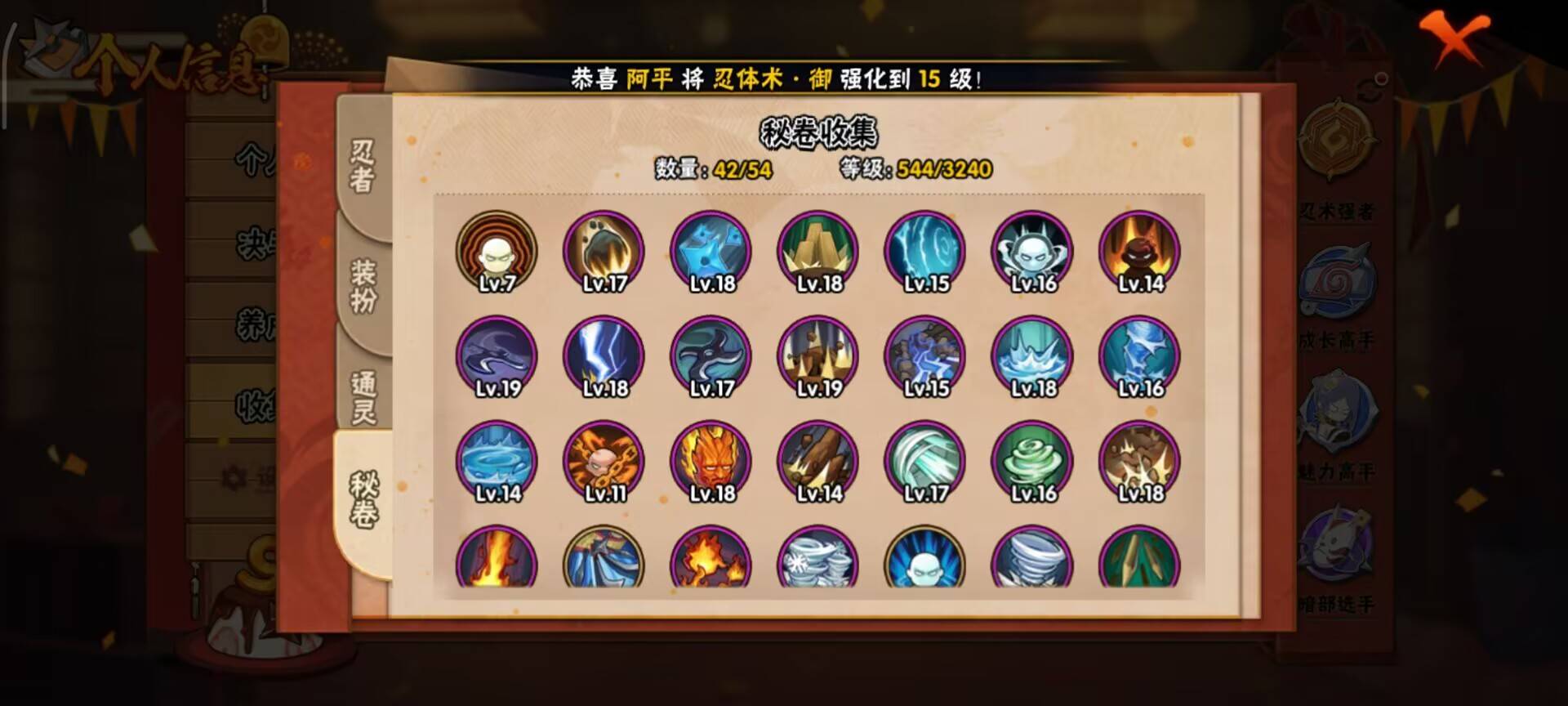This screenshot has width=1568, height=706.
Task: Select the Lv.17 flaming boulder scroll
Action: 604,252
